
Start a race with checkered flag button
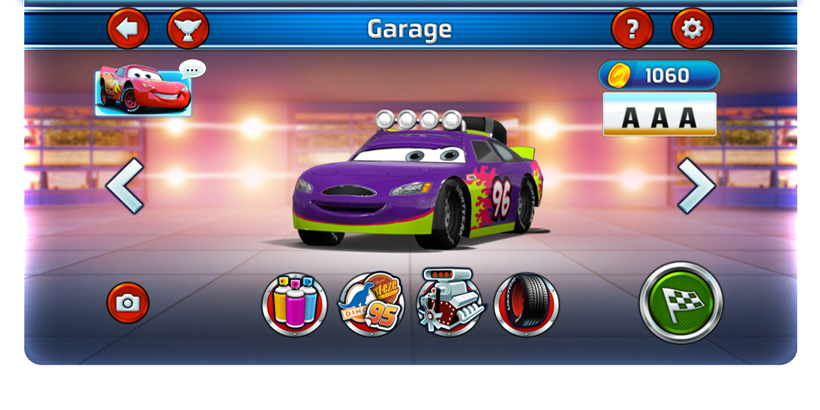[681, 302]
